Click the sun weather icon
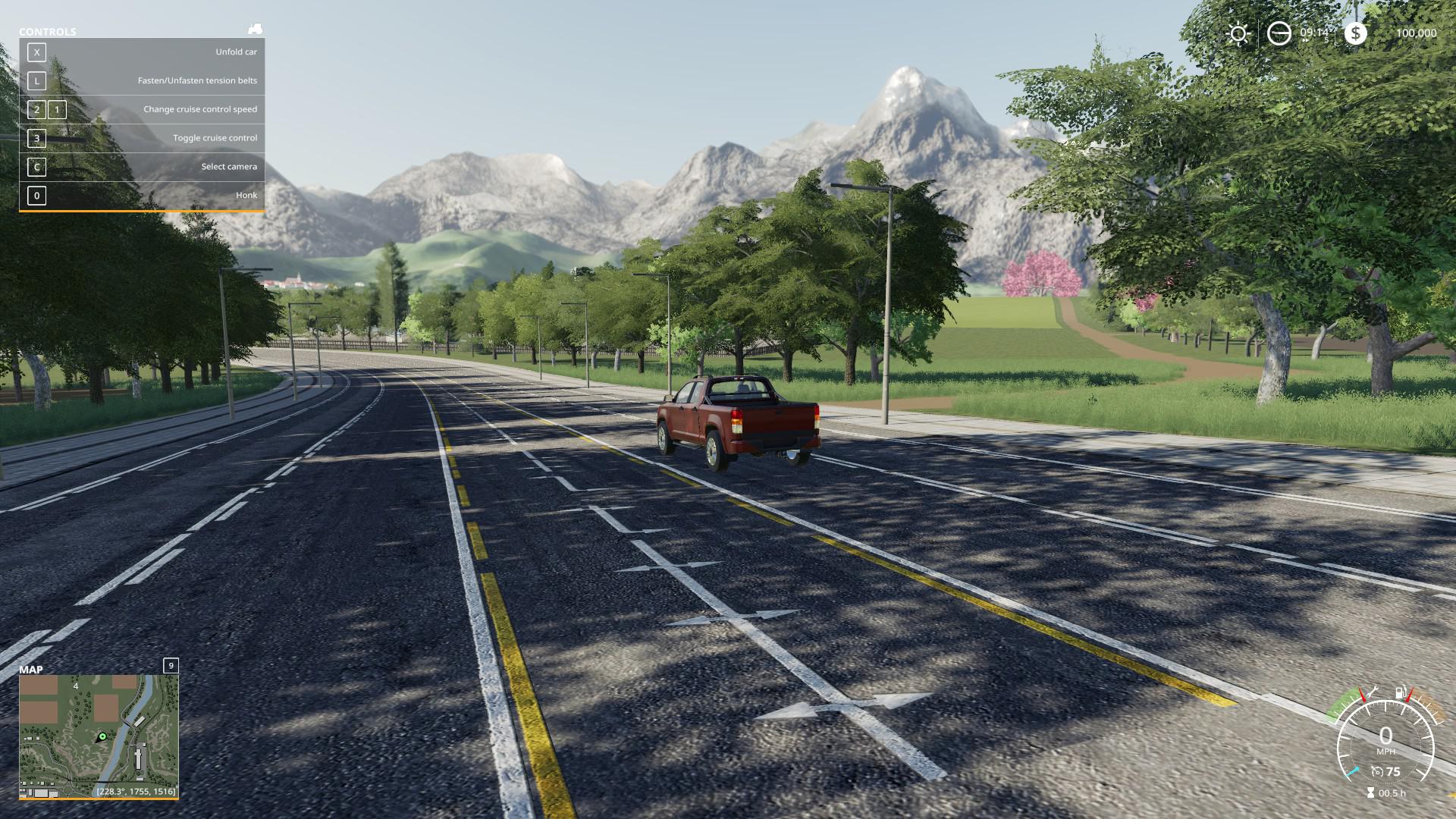 coord(1238,33)
